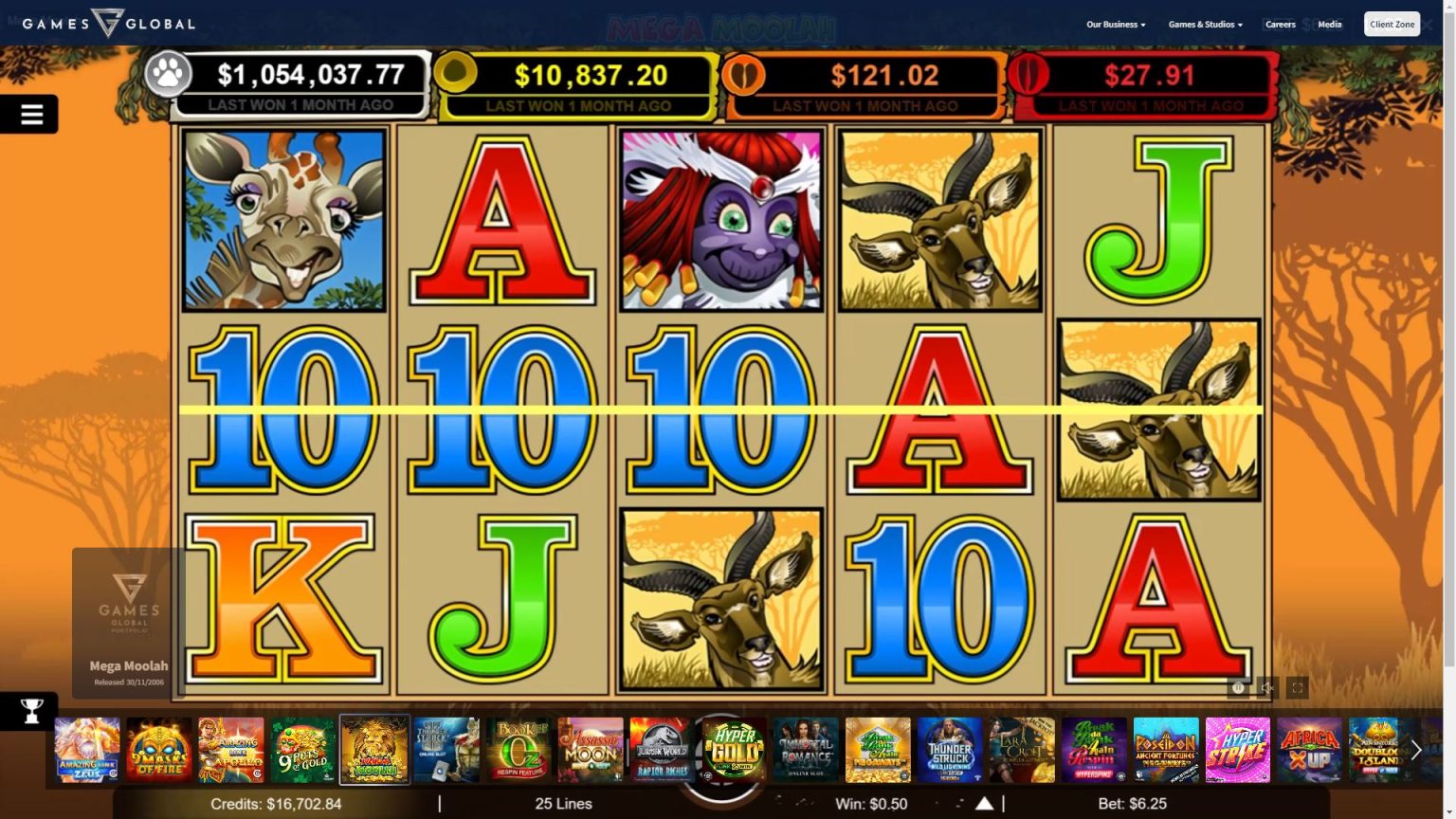Open the hamburger side menu
The width and height of the screenshot is (1456, 819).
(x=31, y=115)
